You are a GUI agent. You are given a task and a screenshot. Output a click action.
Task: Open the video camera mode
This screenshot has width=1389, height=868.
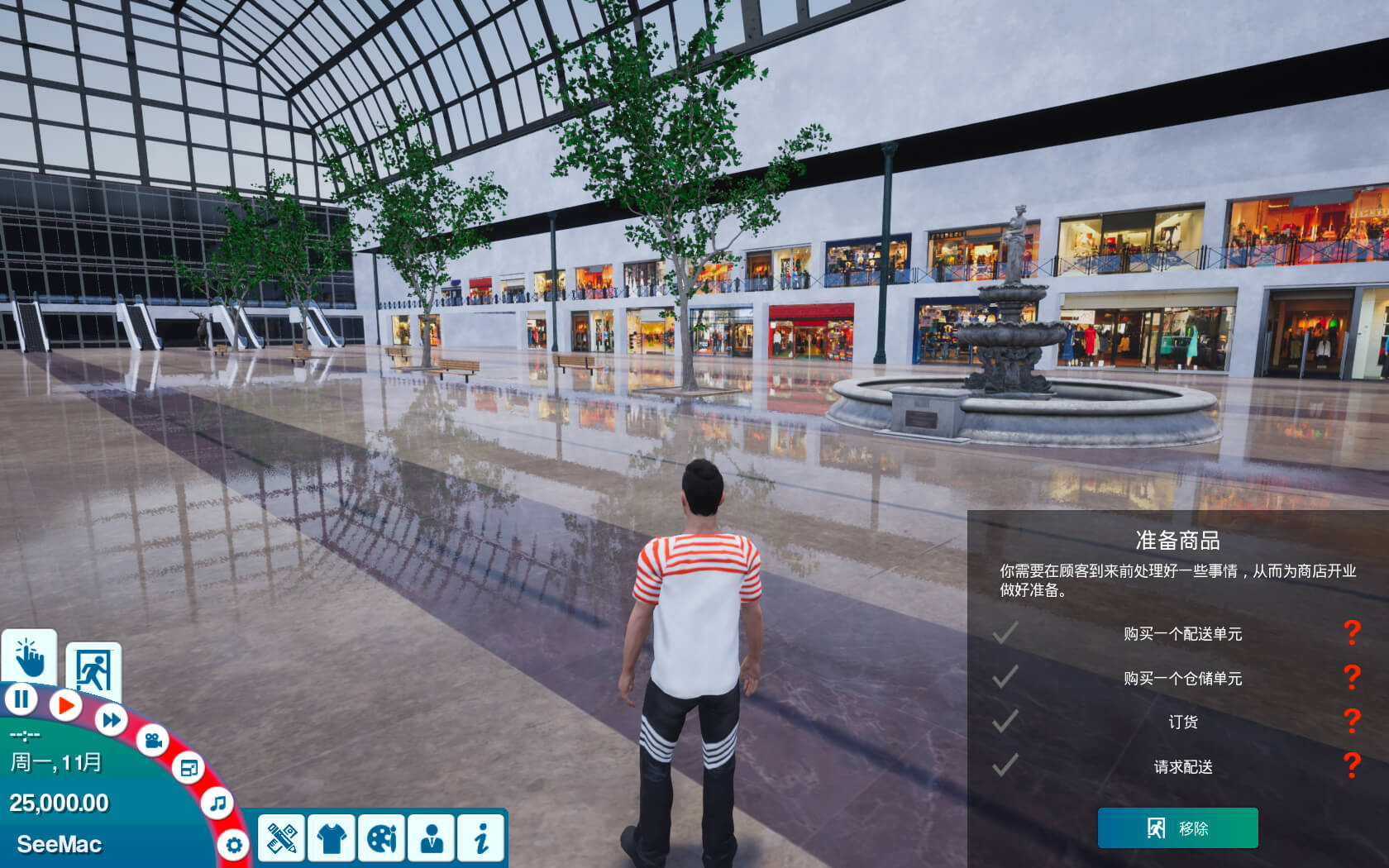153,740
